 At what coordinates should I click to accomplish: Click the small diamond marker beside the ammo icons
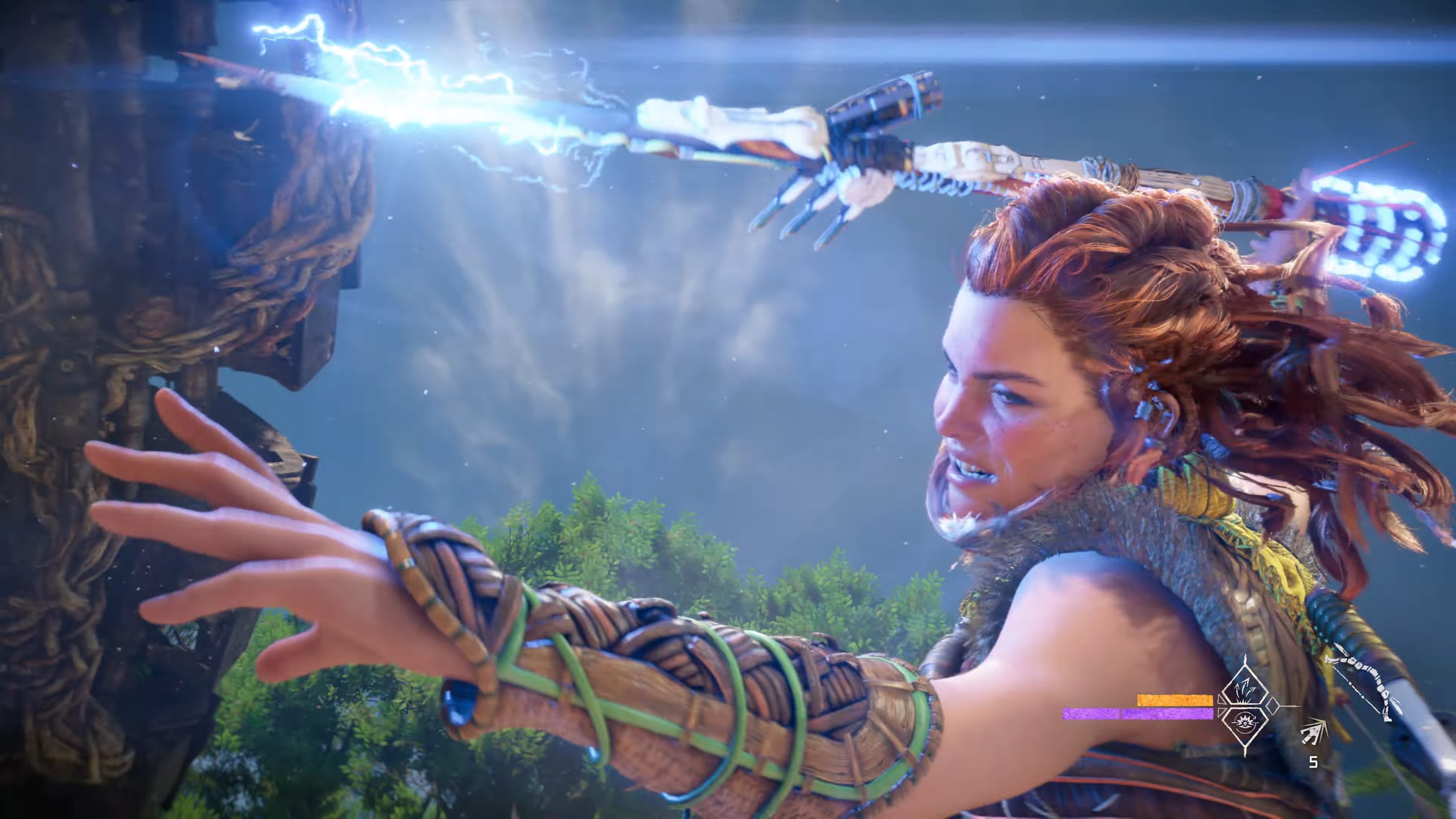click(1274, 706)
